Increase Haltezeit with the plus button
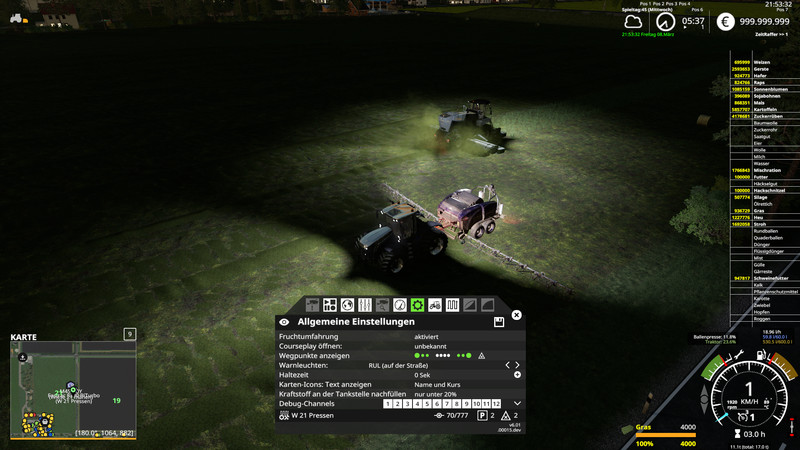This screenshot has height=450, width=800. [517, 375]
